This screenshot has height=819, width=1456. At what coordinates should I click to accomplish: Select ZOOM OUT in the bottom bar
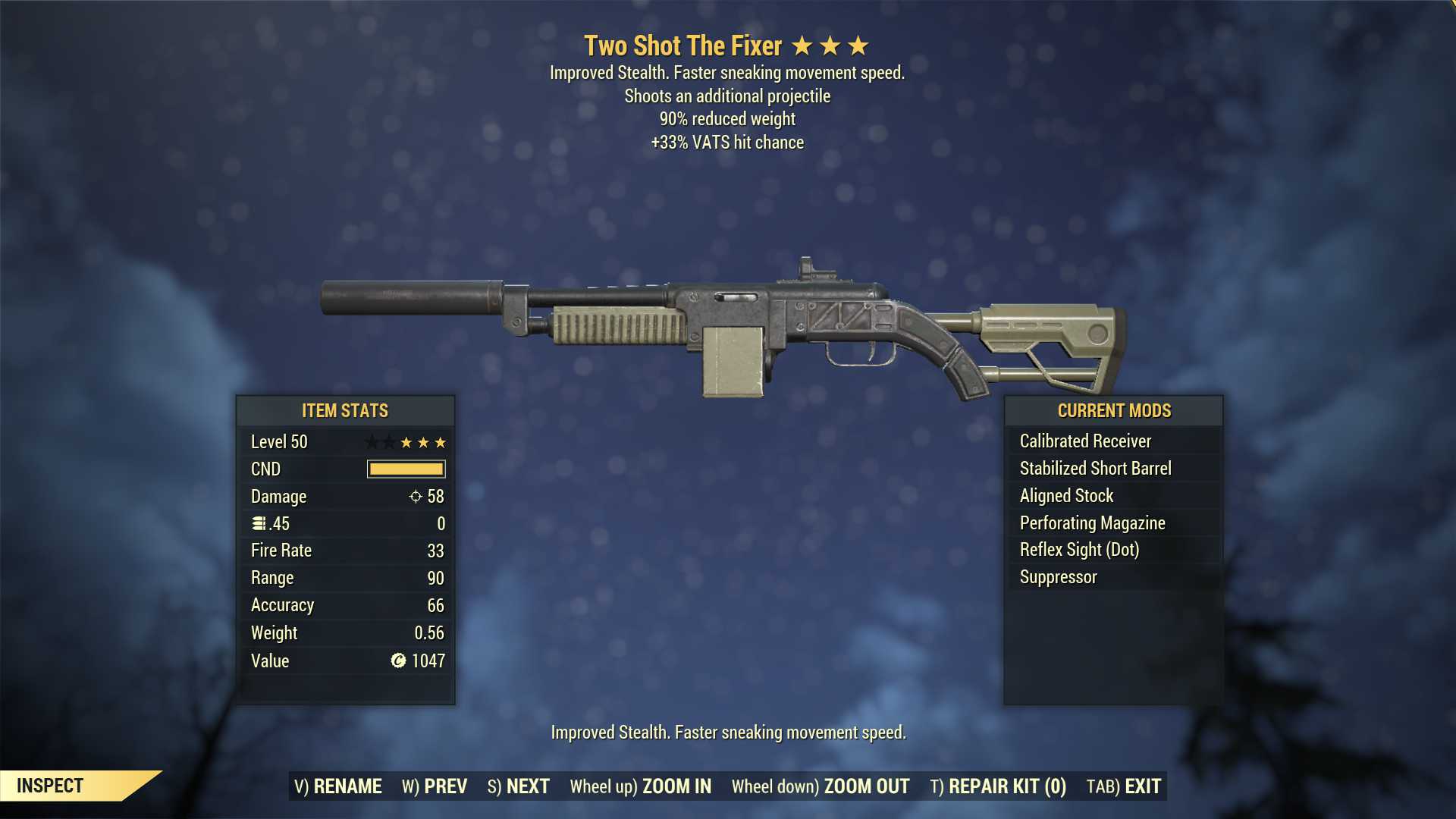pyautogui.click(x=821, y=786)
